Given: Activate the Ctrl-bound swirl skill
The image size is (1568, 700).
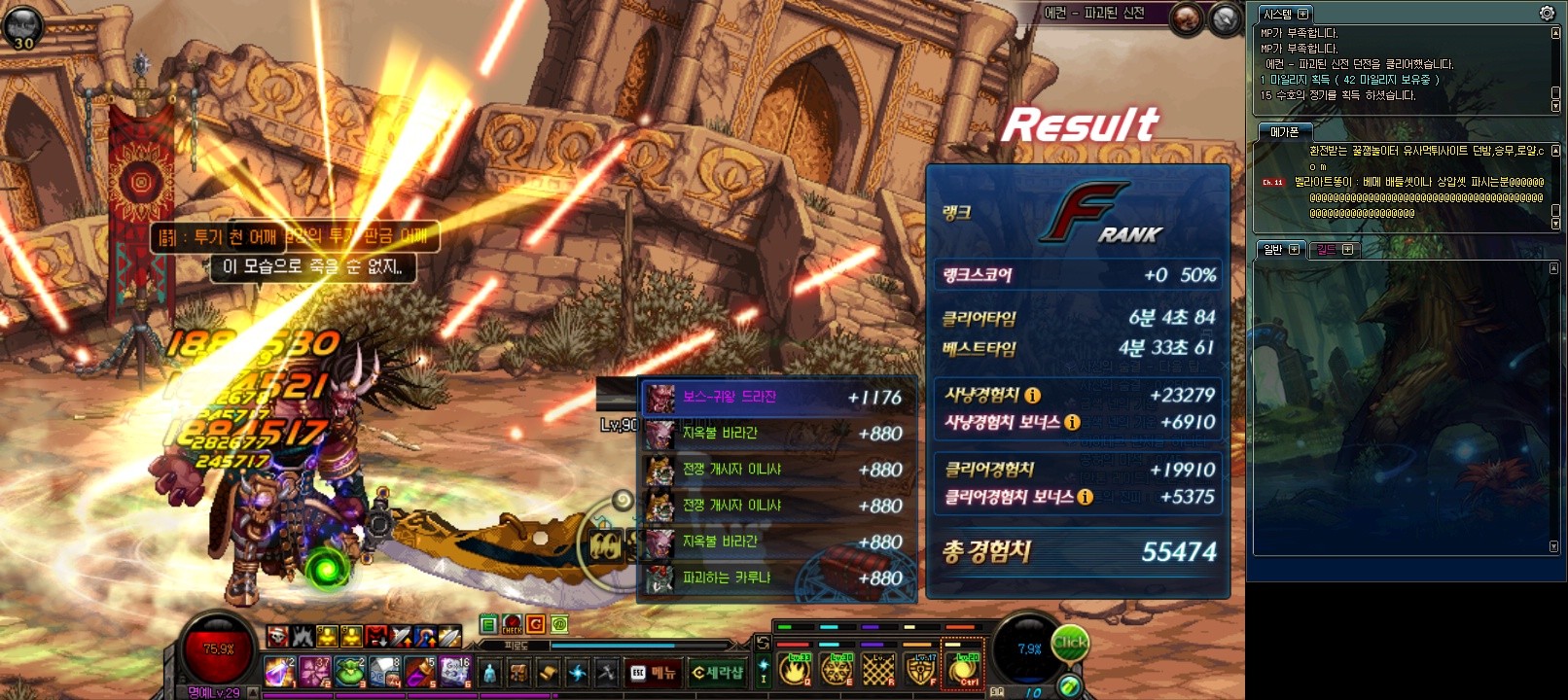Looking at the screenshot, I should tap(964, 669).
